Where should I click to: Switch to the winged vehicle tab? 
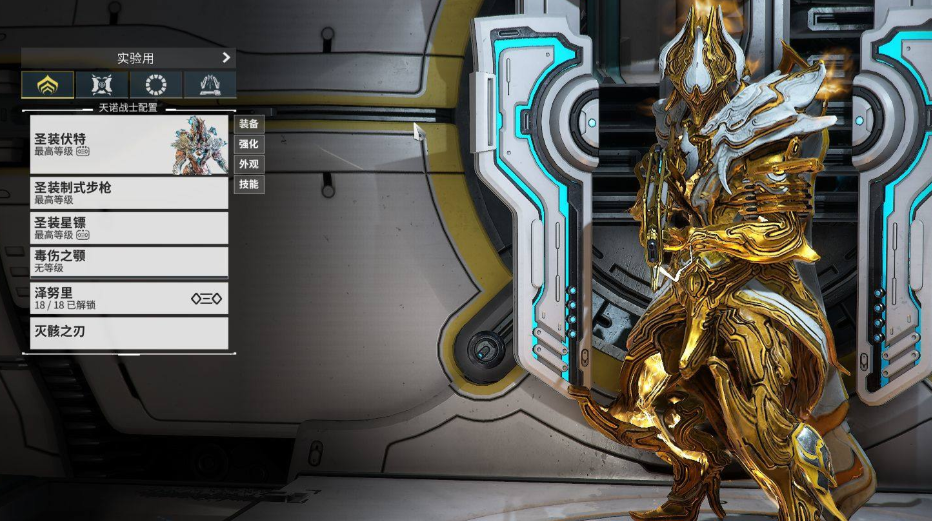point(209,85)
